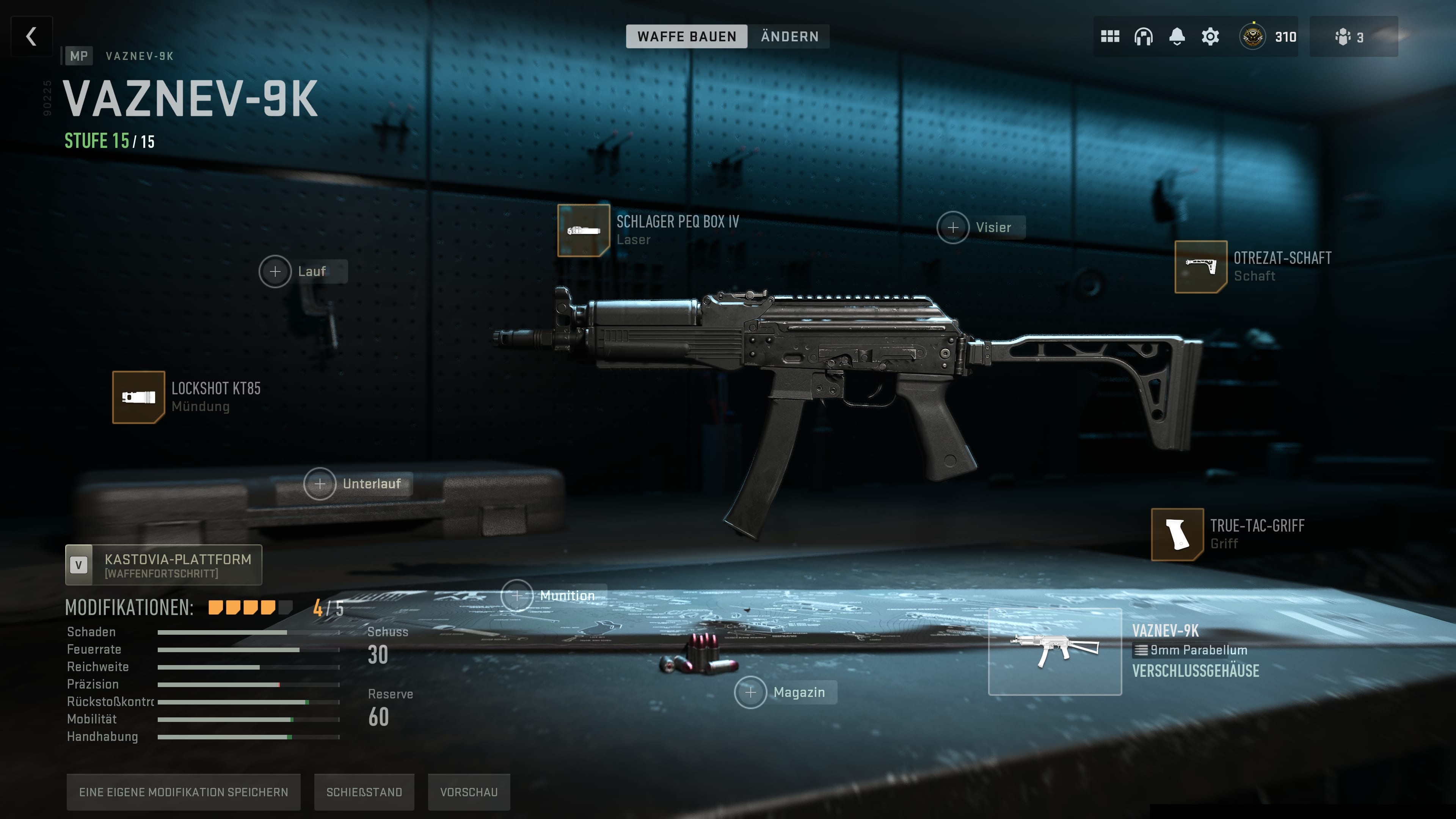1456x819 pixels.
Task: Open the grid menu icon
Action: point(1110,37)
